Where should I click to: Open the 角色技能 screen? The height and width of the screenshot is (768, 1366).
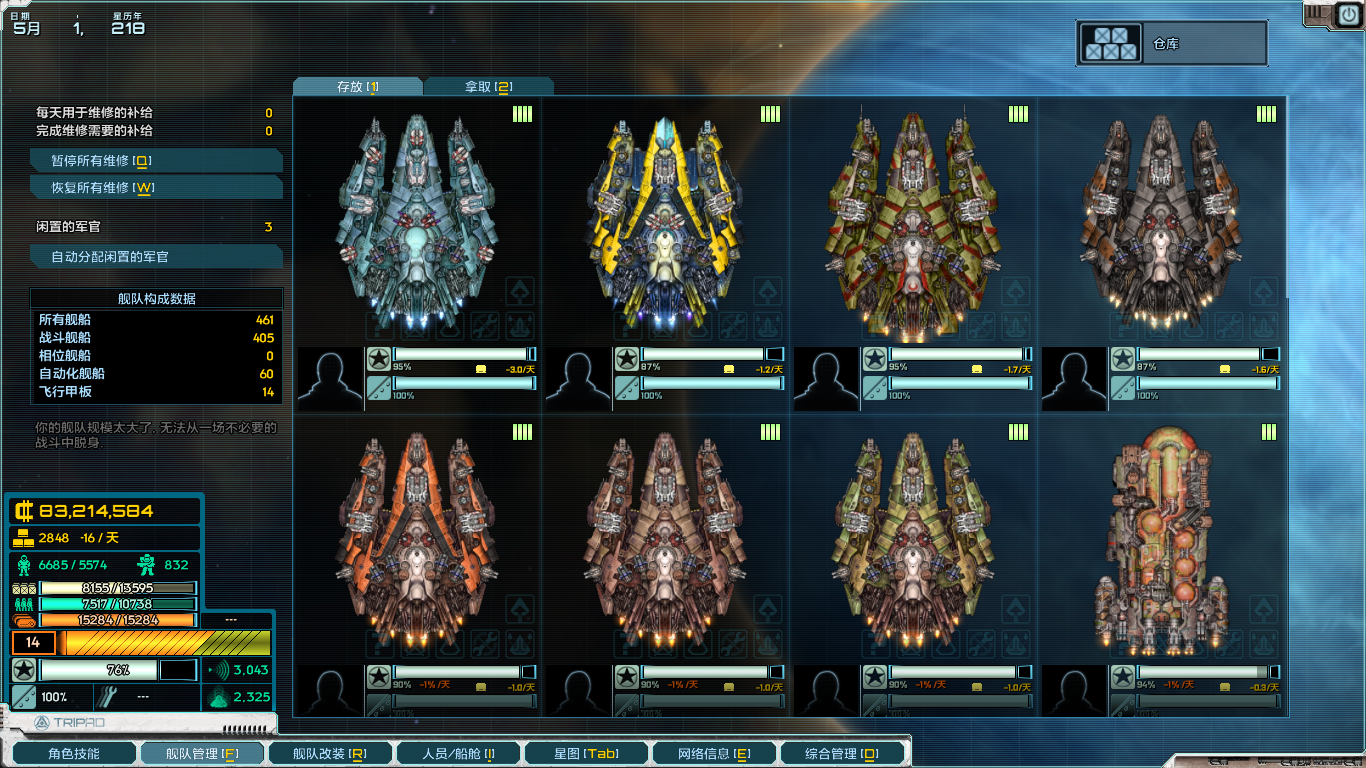tap(73, 753)
